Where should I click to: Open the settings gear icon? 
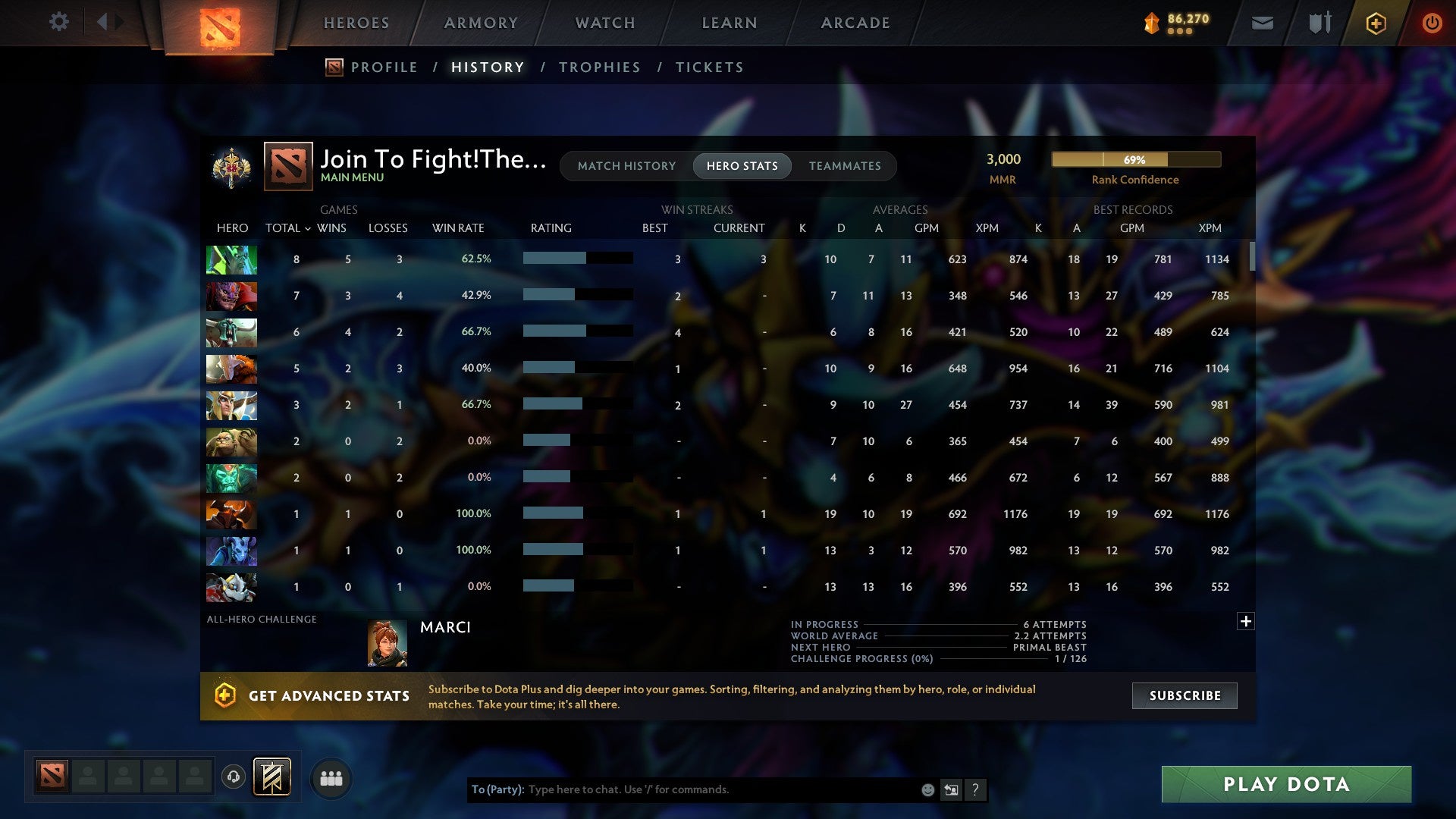pyautogui.click(x=59, y=22)
